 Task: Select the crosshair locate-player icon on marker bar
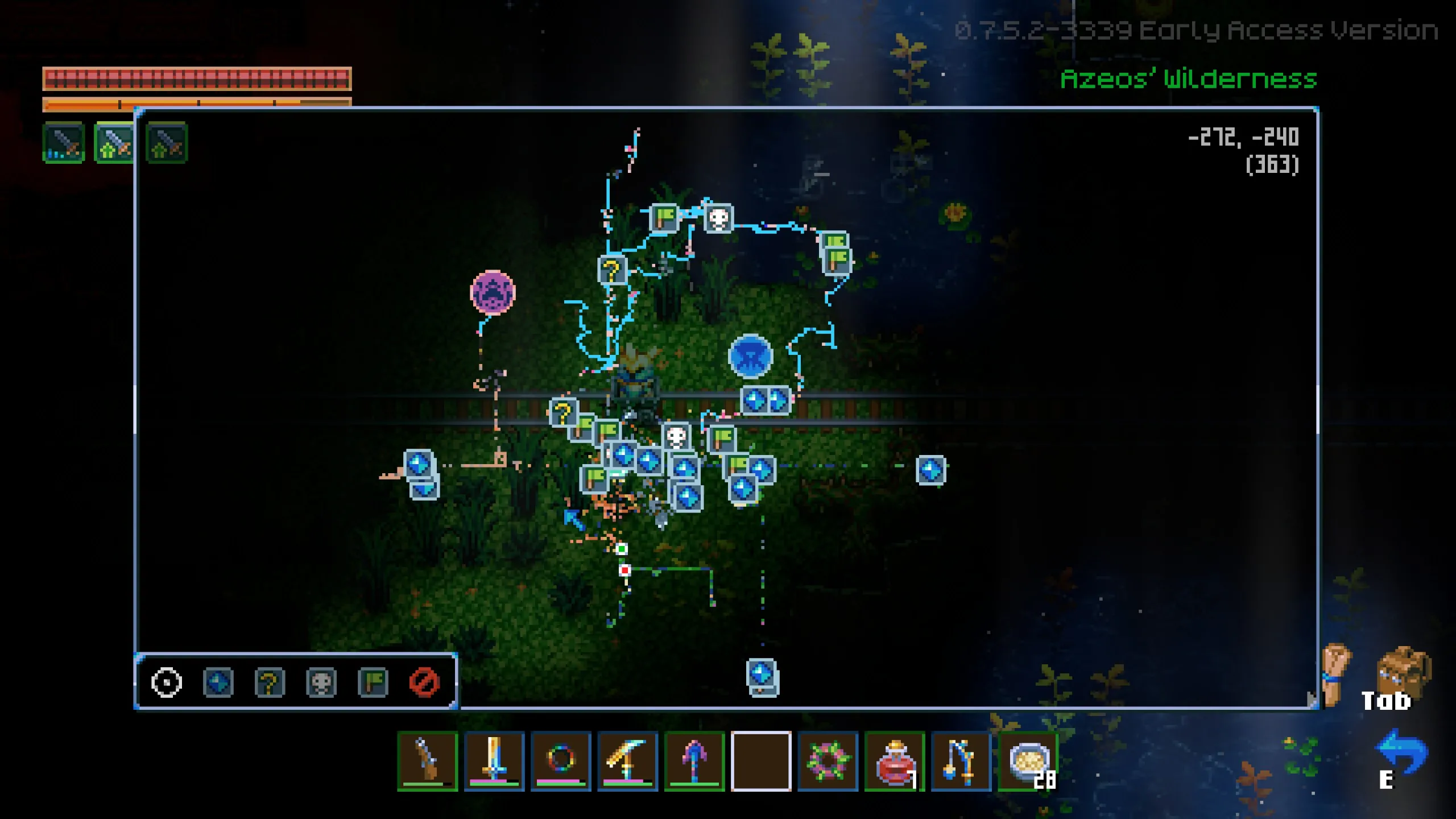coord(166,682)
